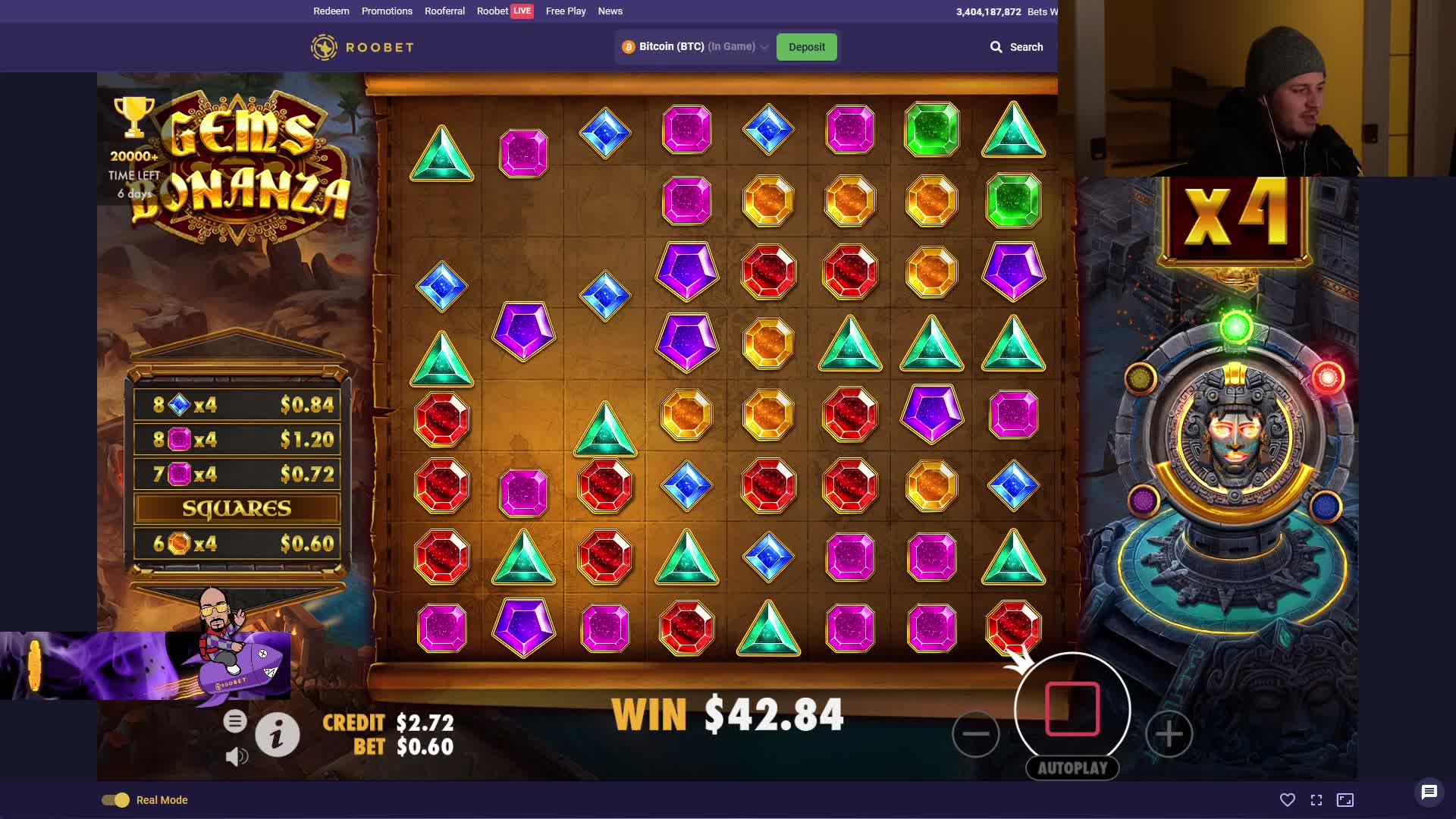Open the chat bubble
Image resolution: width=1456 pixels, height=819 pixels.
coord(1429,792)
